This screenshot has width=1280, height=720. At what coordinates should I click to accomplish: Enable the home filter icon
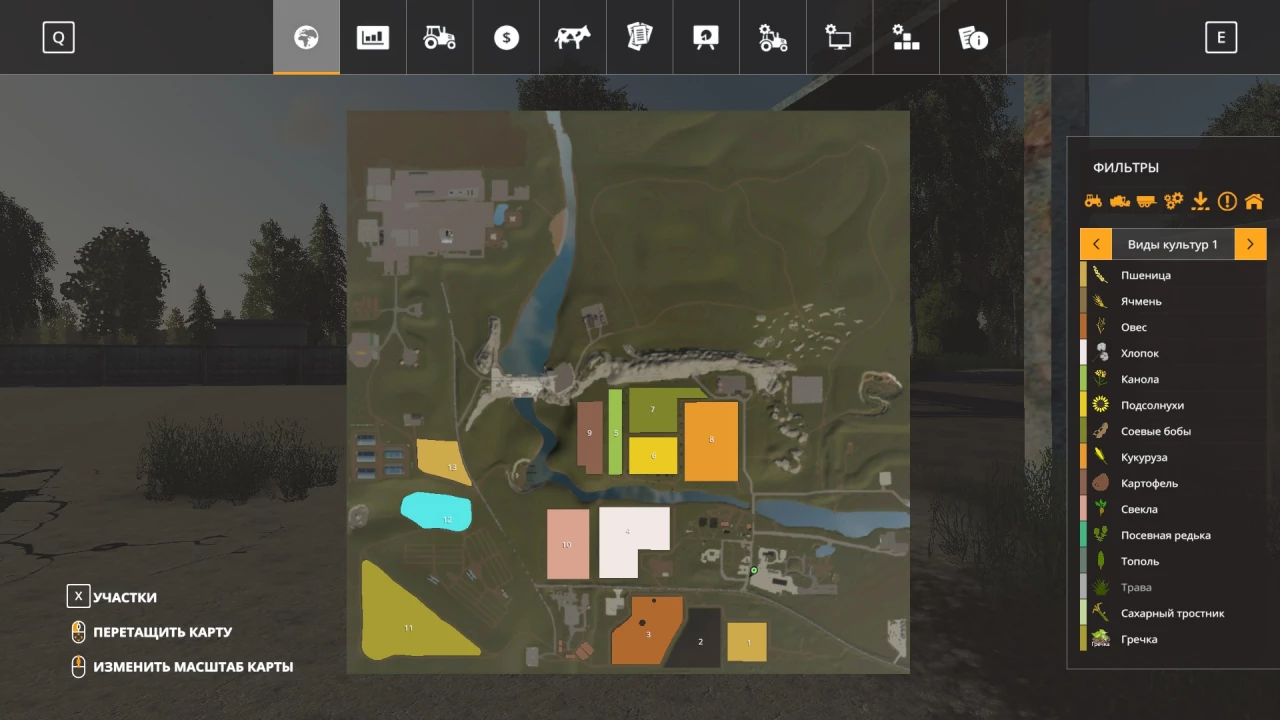(x=1254, y=201)
